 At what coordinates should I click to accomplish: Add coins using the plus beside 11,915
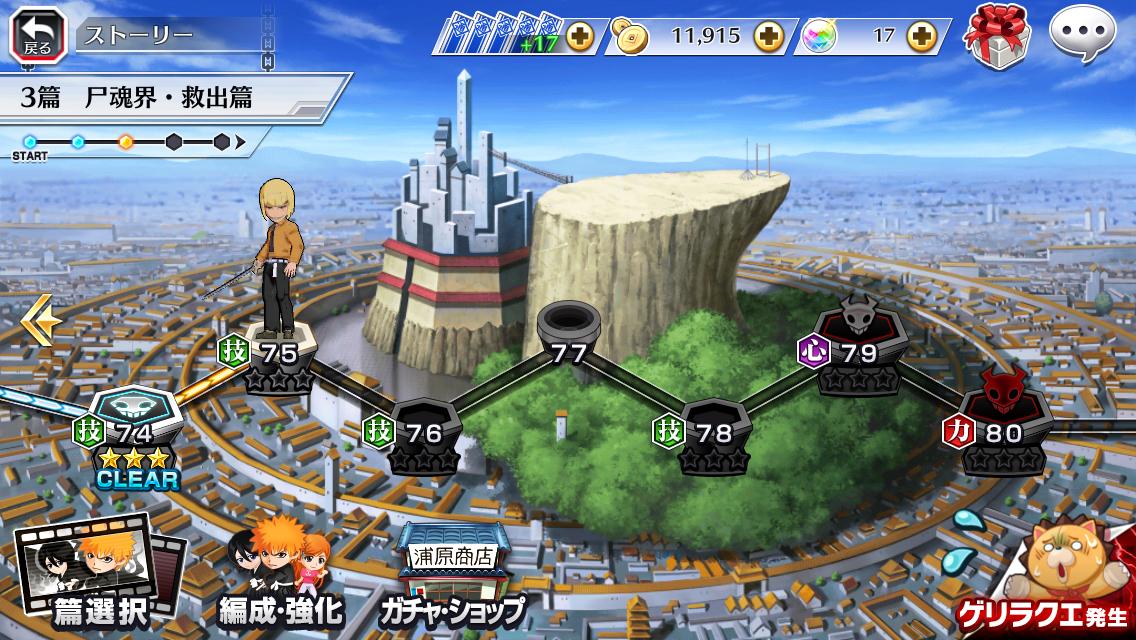[x=768, y=37]
